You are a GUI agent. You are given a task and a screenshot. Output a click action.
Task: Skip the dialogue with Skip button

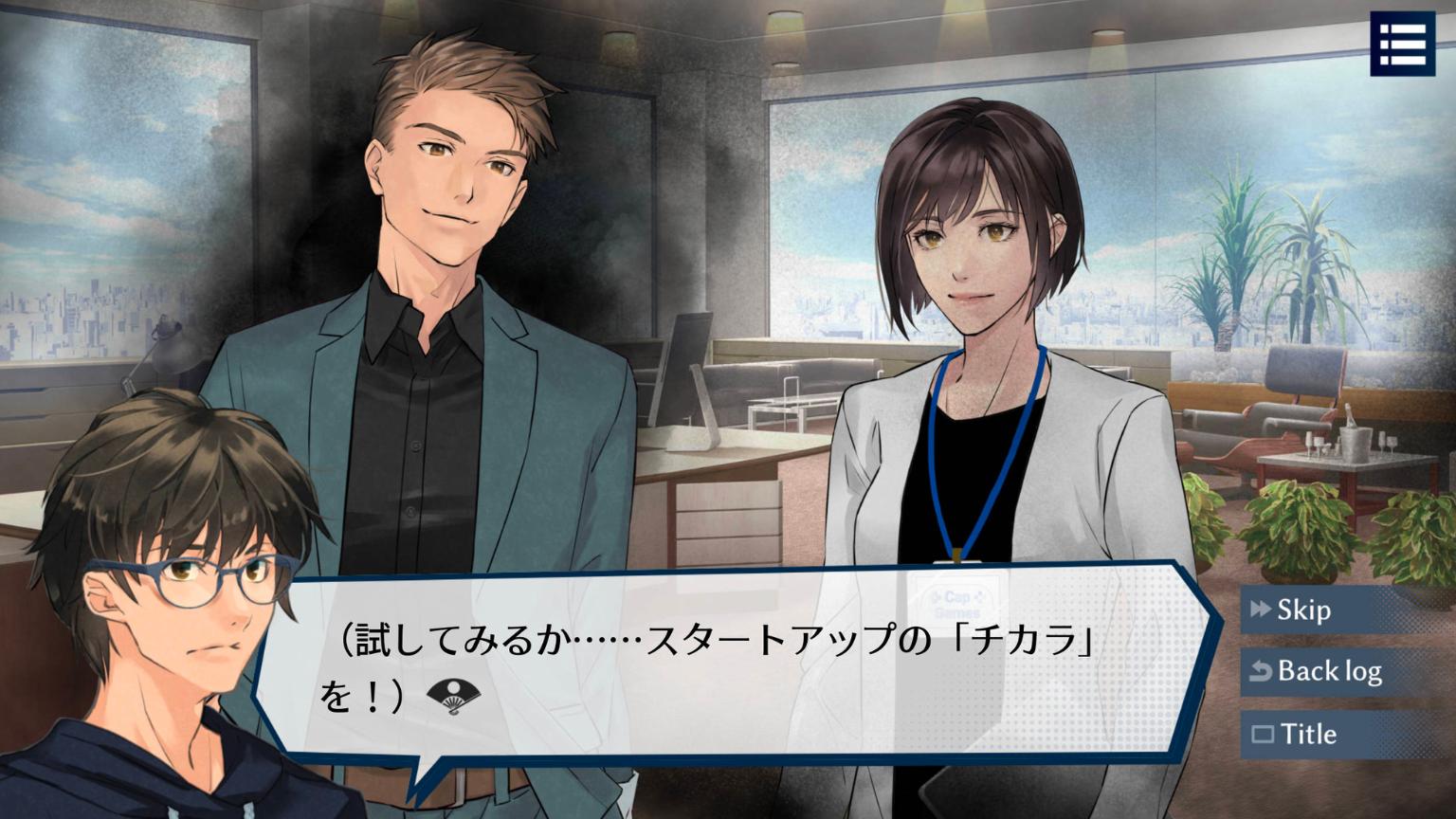click(x=1303, y=610)
